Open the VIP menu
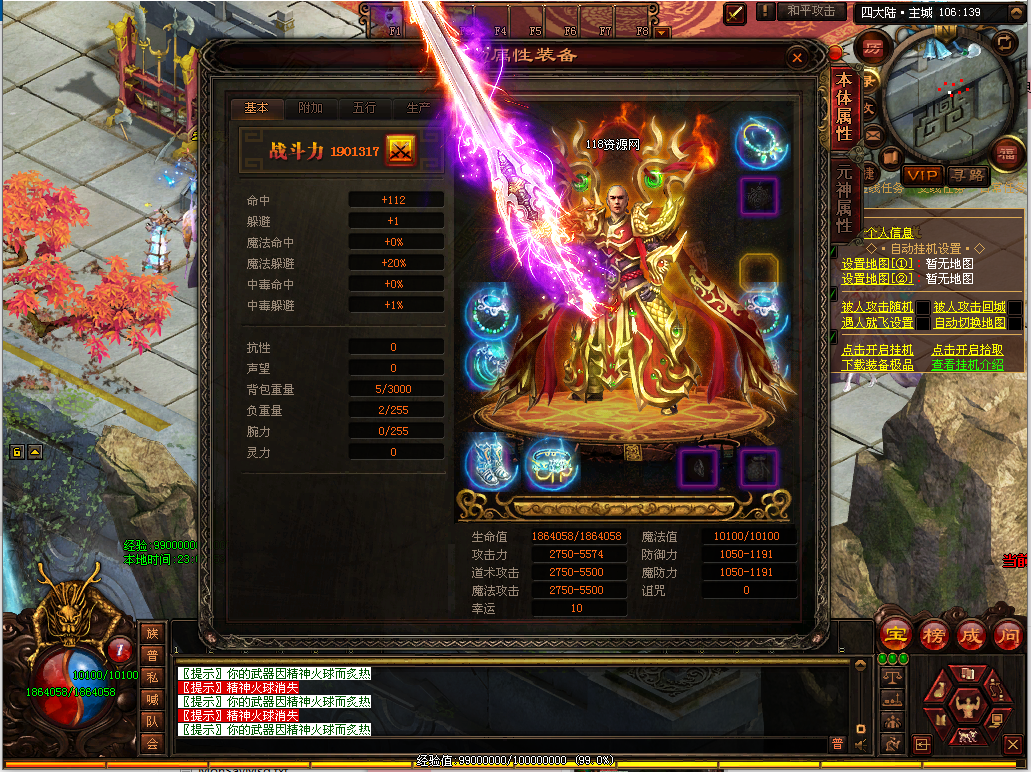The image size is (1031, 772). click(921, 176)
